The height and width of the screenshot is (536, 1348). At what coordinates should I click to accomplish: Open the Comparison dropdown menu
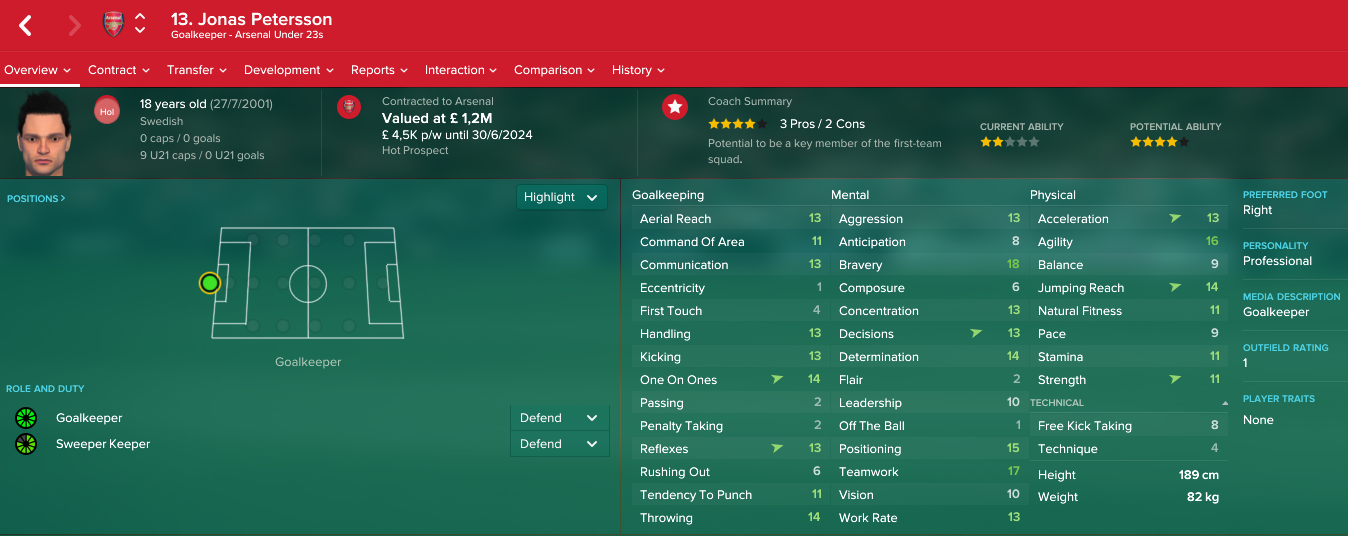coord(554,70)
